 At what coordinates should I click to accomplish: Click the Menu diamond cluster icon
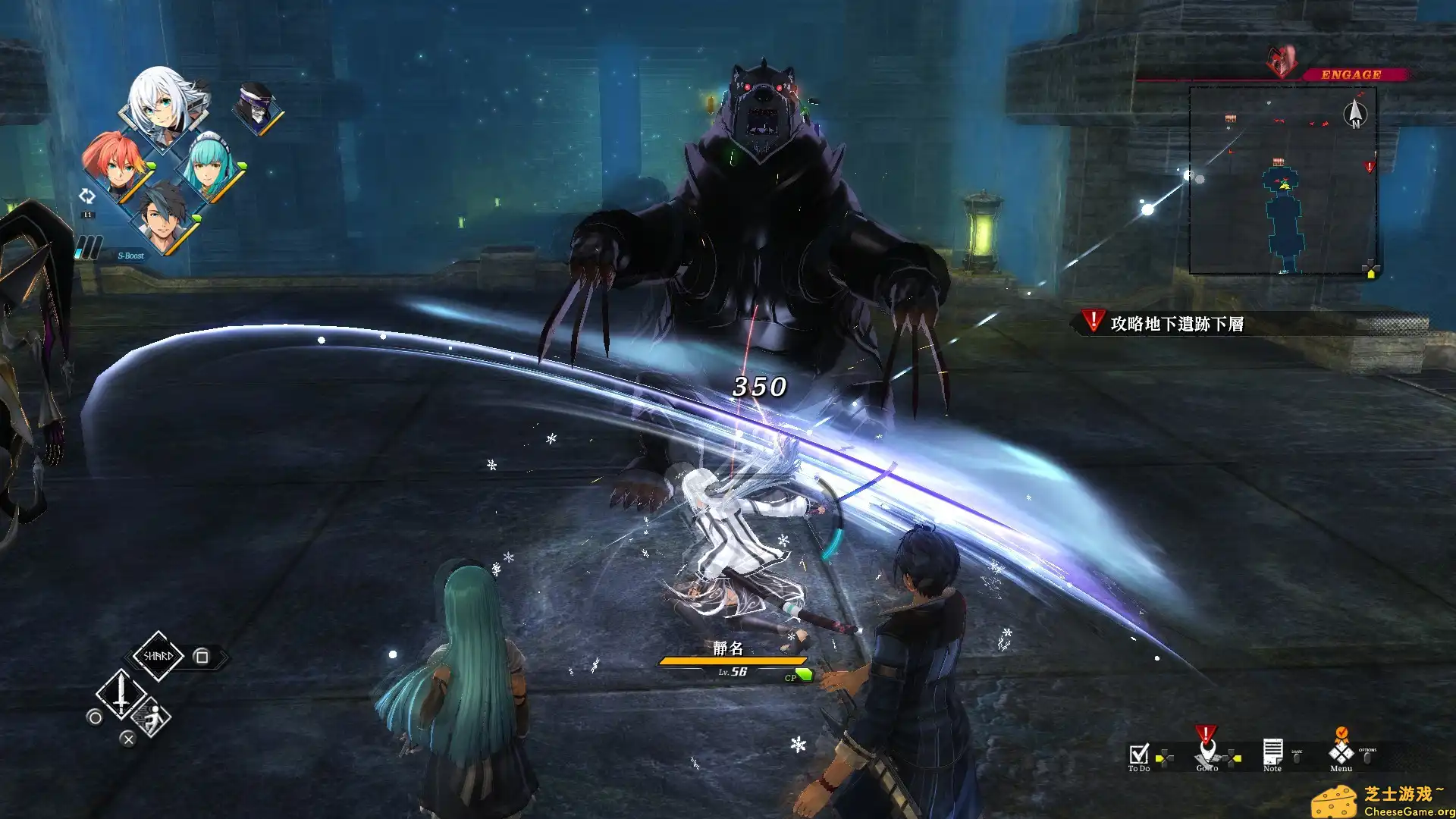pos(1340,754)
